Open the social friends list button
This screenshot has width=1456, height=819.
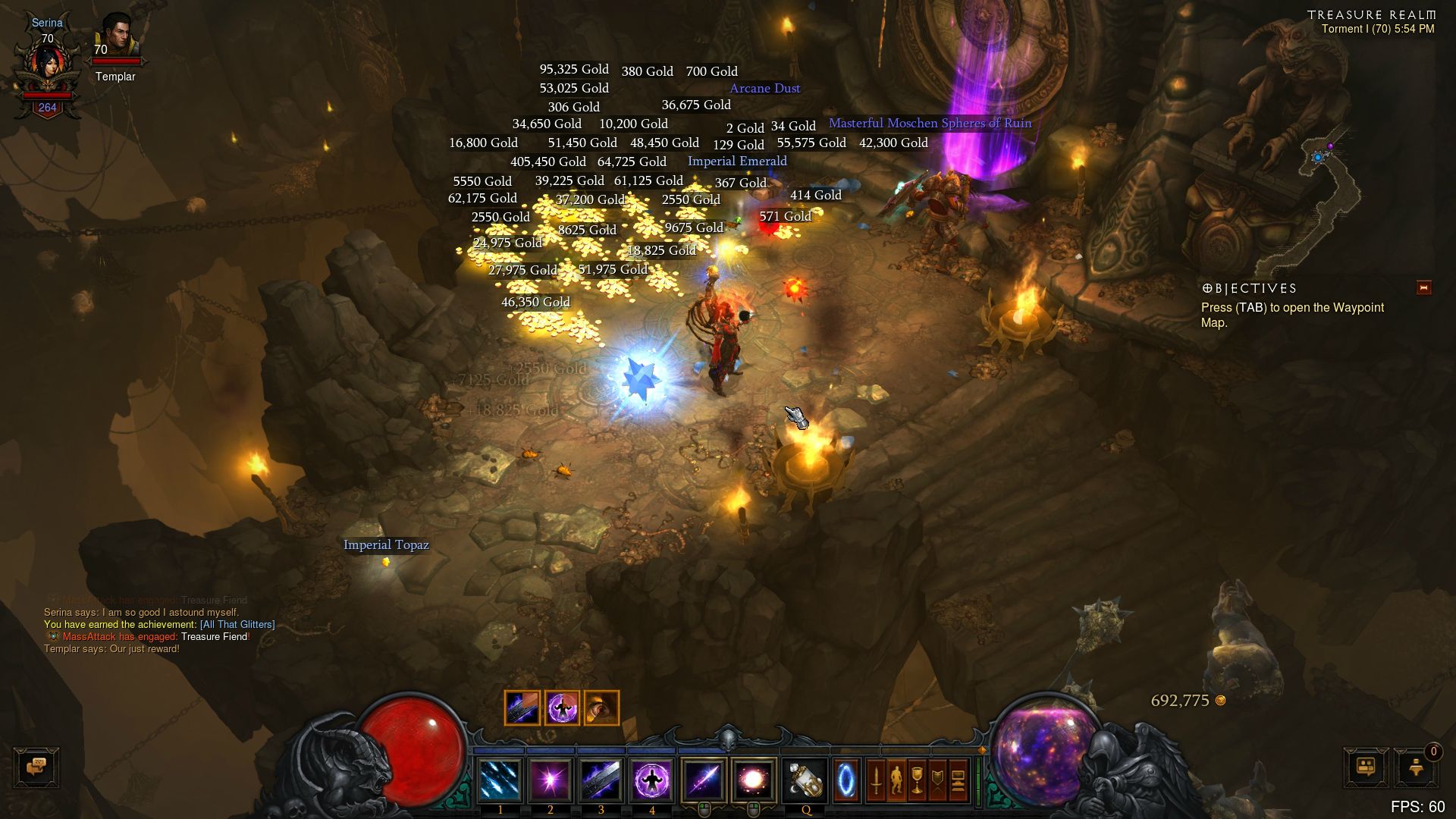coord(1366,767)
